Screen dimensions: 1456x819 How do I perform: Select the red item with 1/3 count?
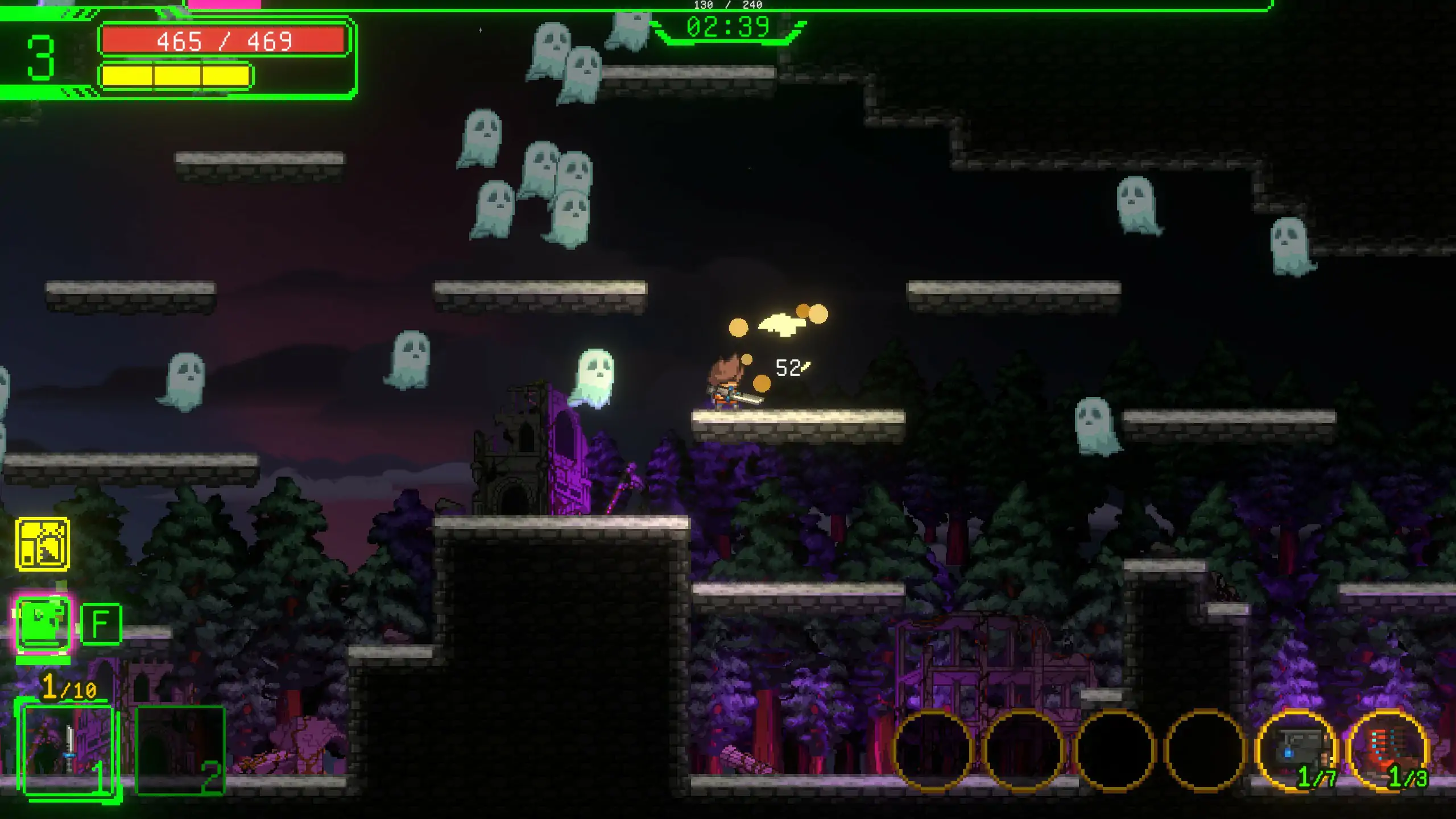[x=1388, y=750]
